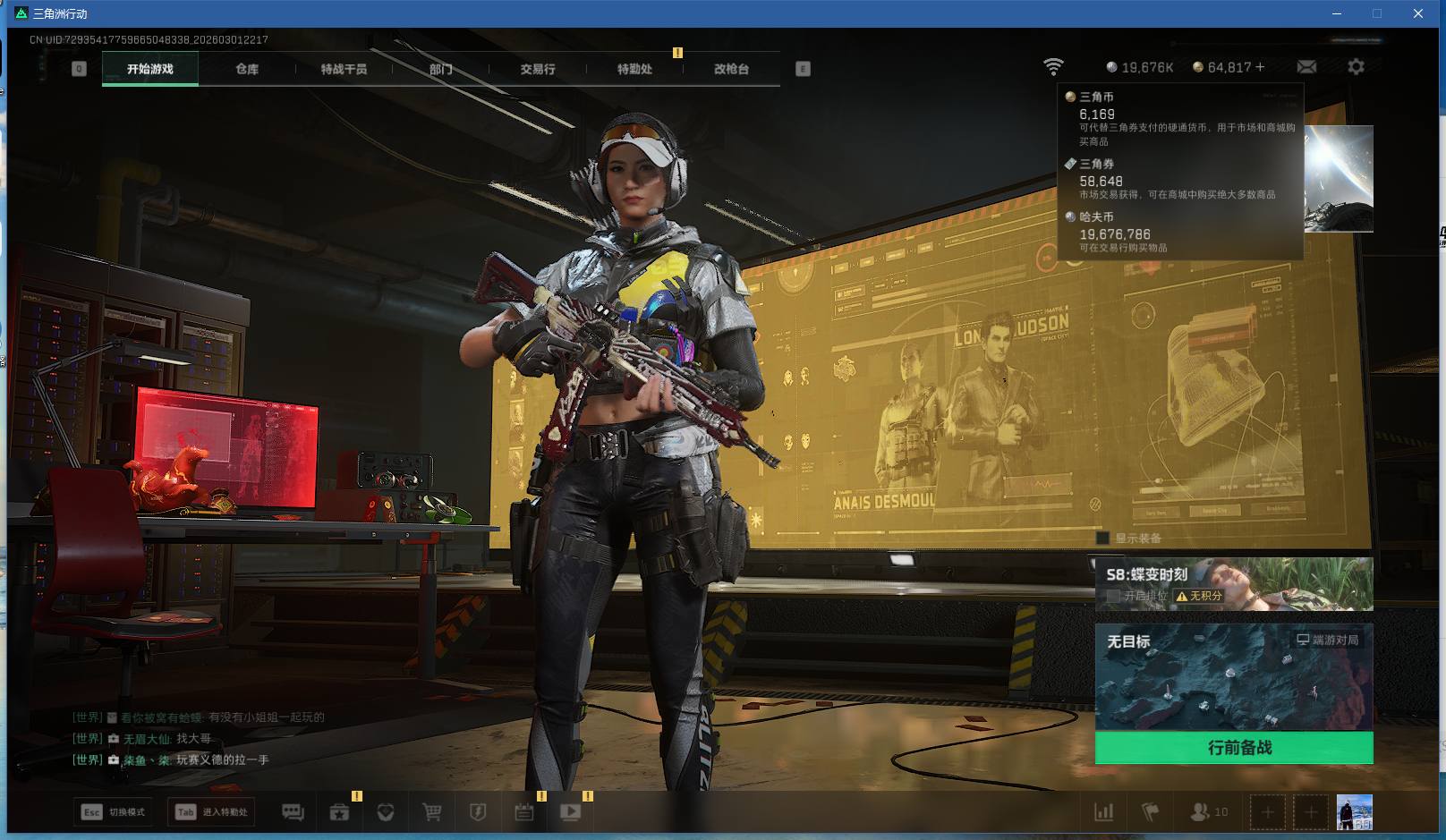Open the 仓库 warehouse tab

pyautogui.click(x=247, y=69)
